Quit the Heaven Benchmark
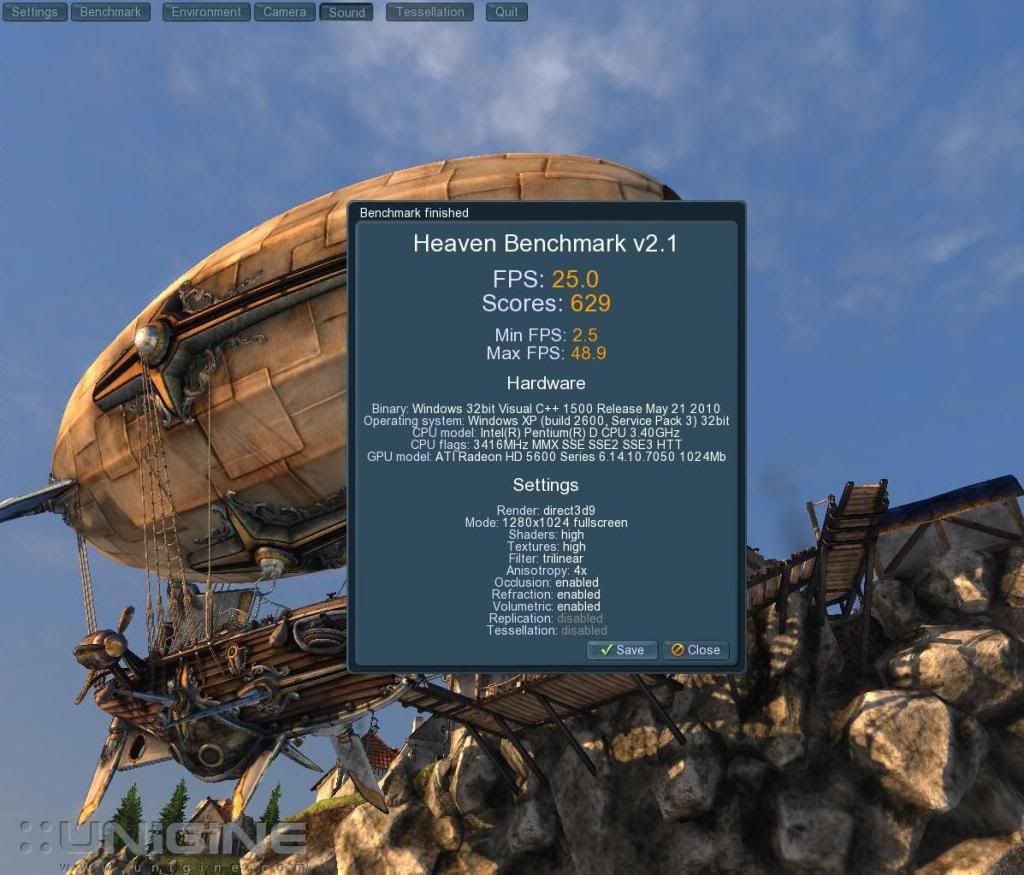Screen dimensions: 1024x875 pos(507,12)
